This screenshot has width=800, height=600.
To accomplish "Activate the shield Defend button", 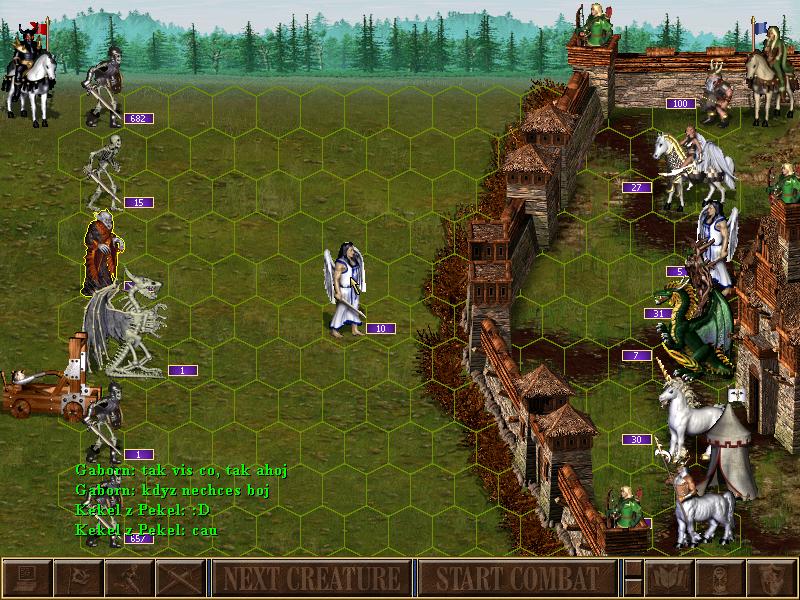I will coord(771,578).
